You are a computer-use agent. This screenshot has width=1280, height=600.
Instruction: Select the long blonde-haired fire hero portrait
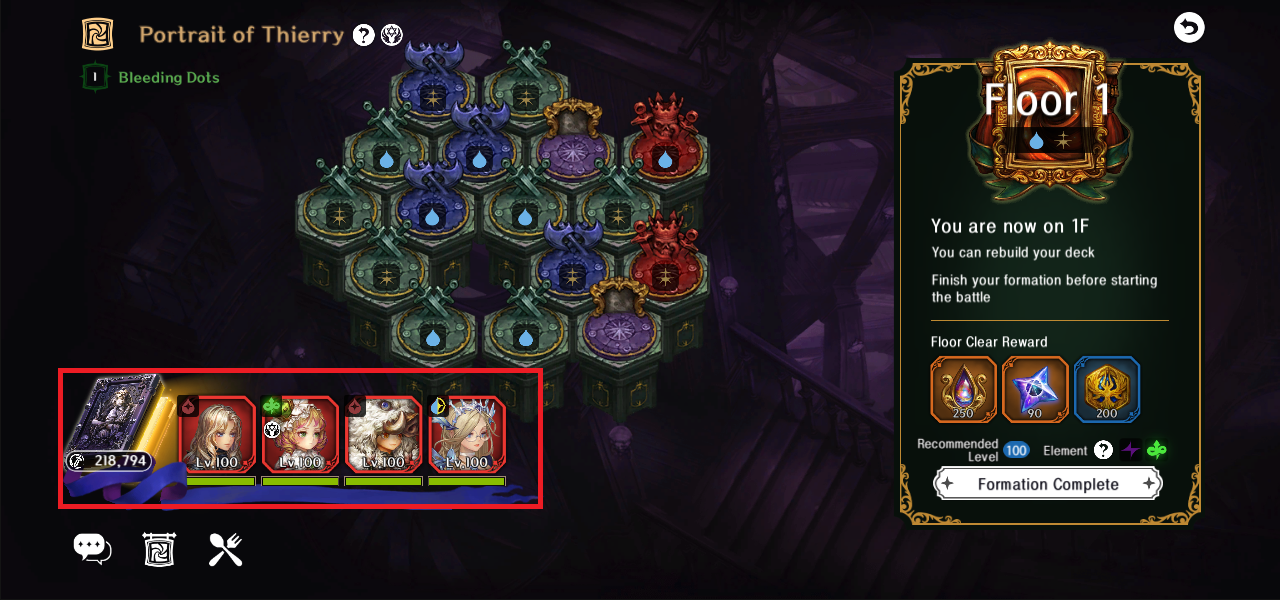click(218, 434)
